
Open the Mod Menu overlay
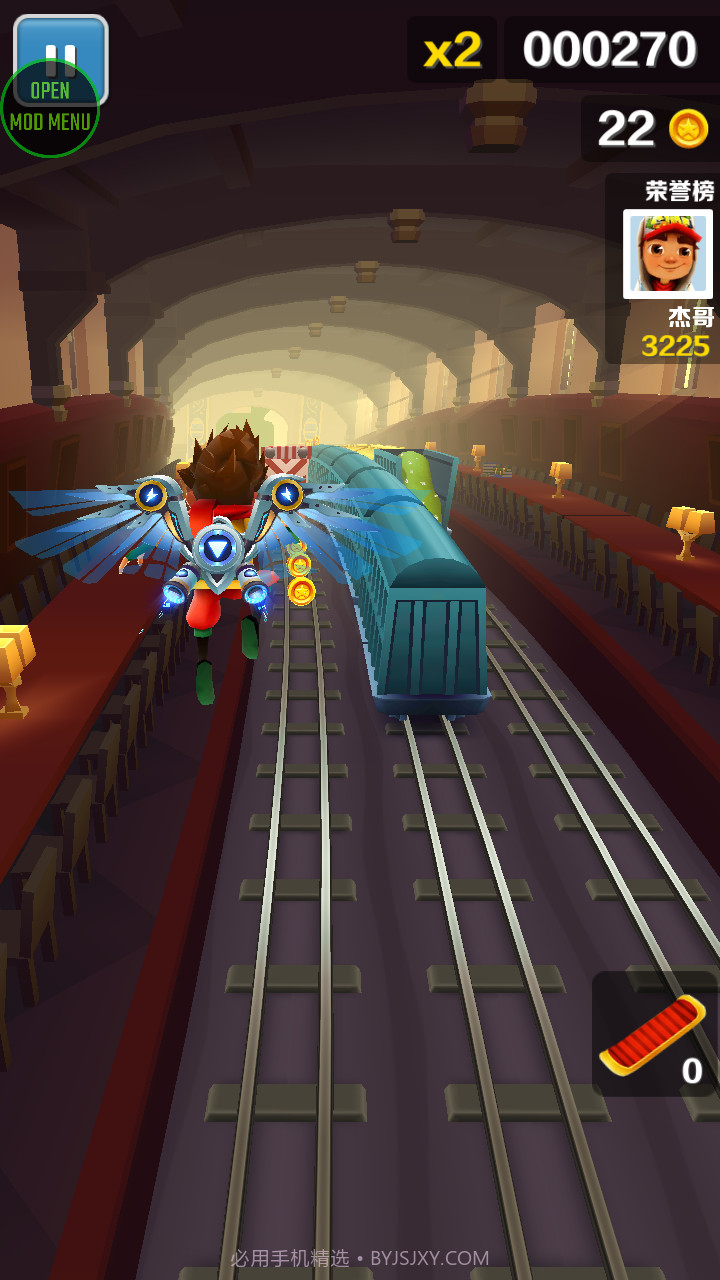point(49,112)
